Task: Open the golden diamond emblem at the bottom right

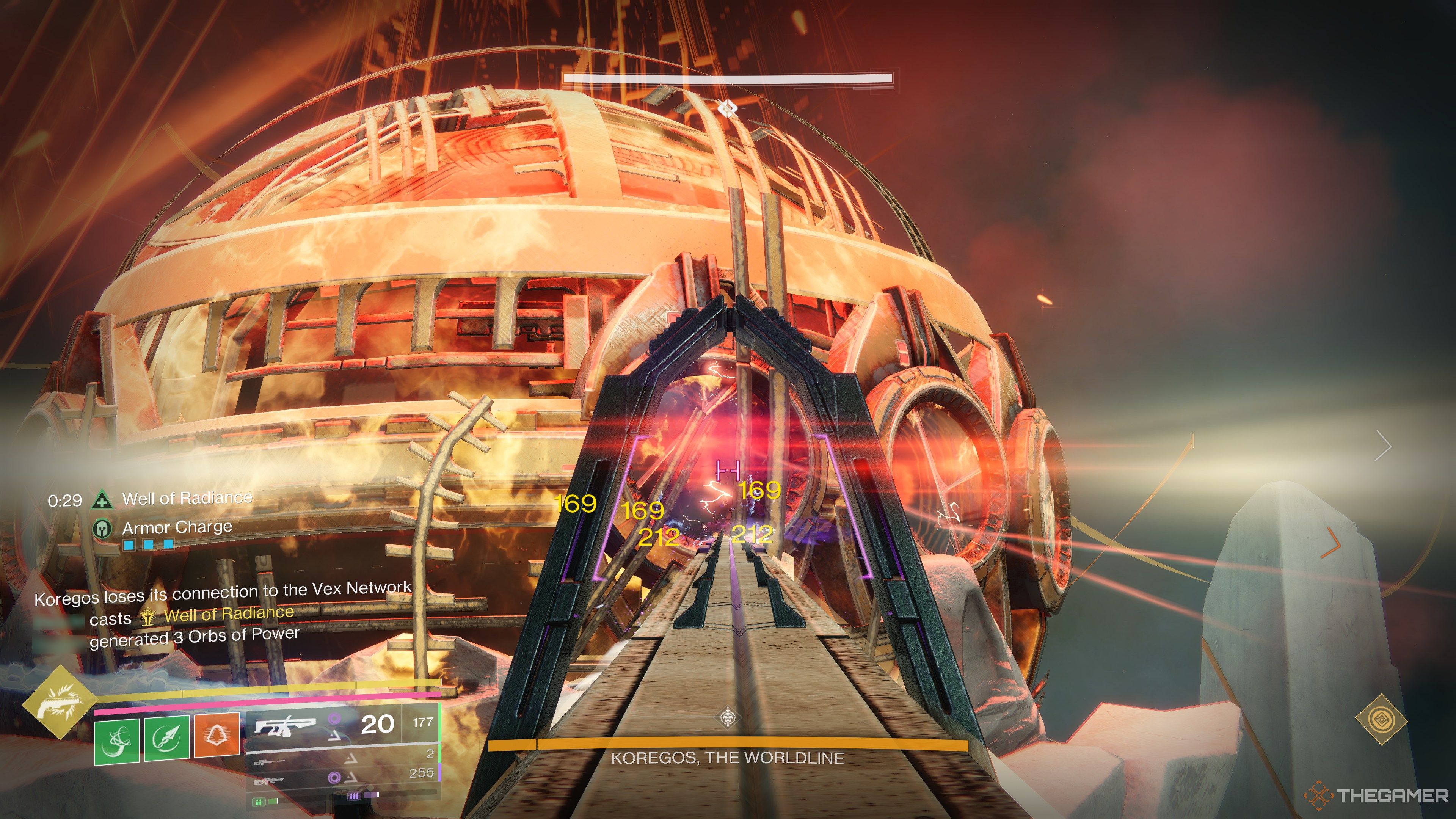Action: click(x=1381, y=720)
